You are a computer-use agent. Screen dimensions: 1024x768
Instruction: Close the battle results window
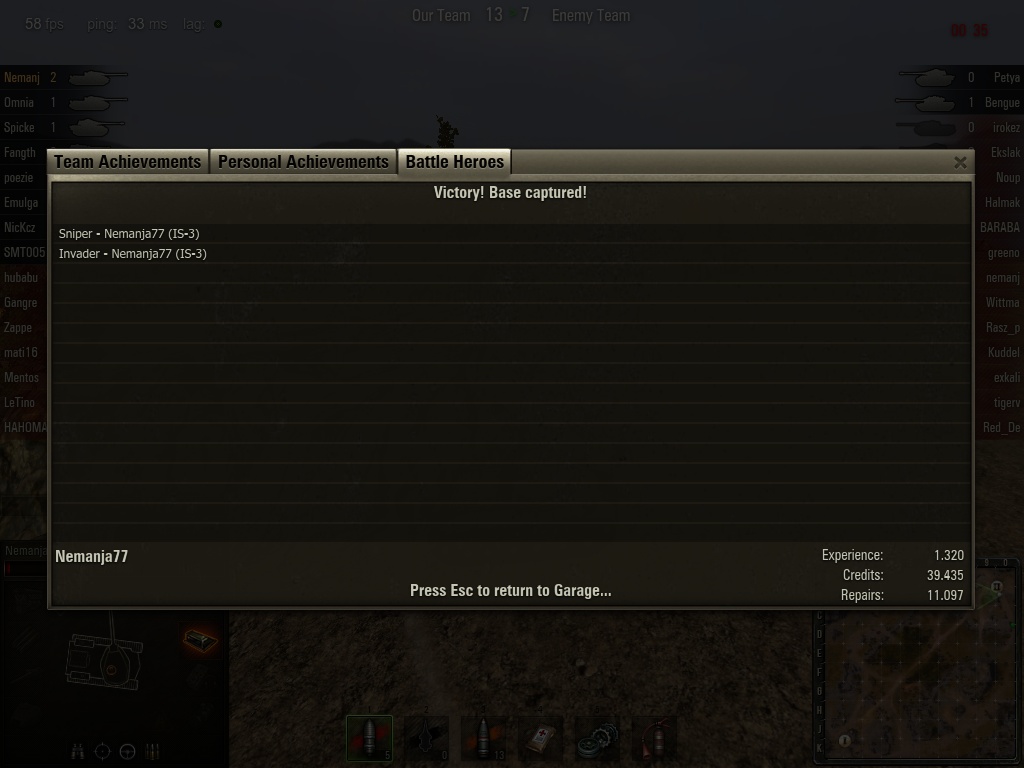(960, 162)
